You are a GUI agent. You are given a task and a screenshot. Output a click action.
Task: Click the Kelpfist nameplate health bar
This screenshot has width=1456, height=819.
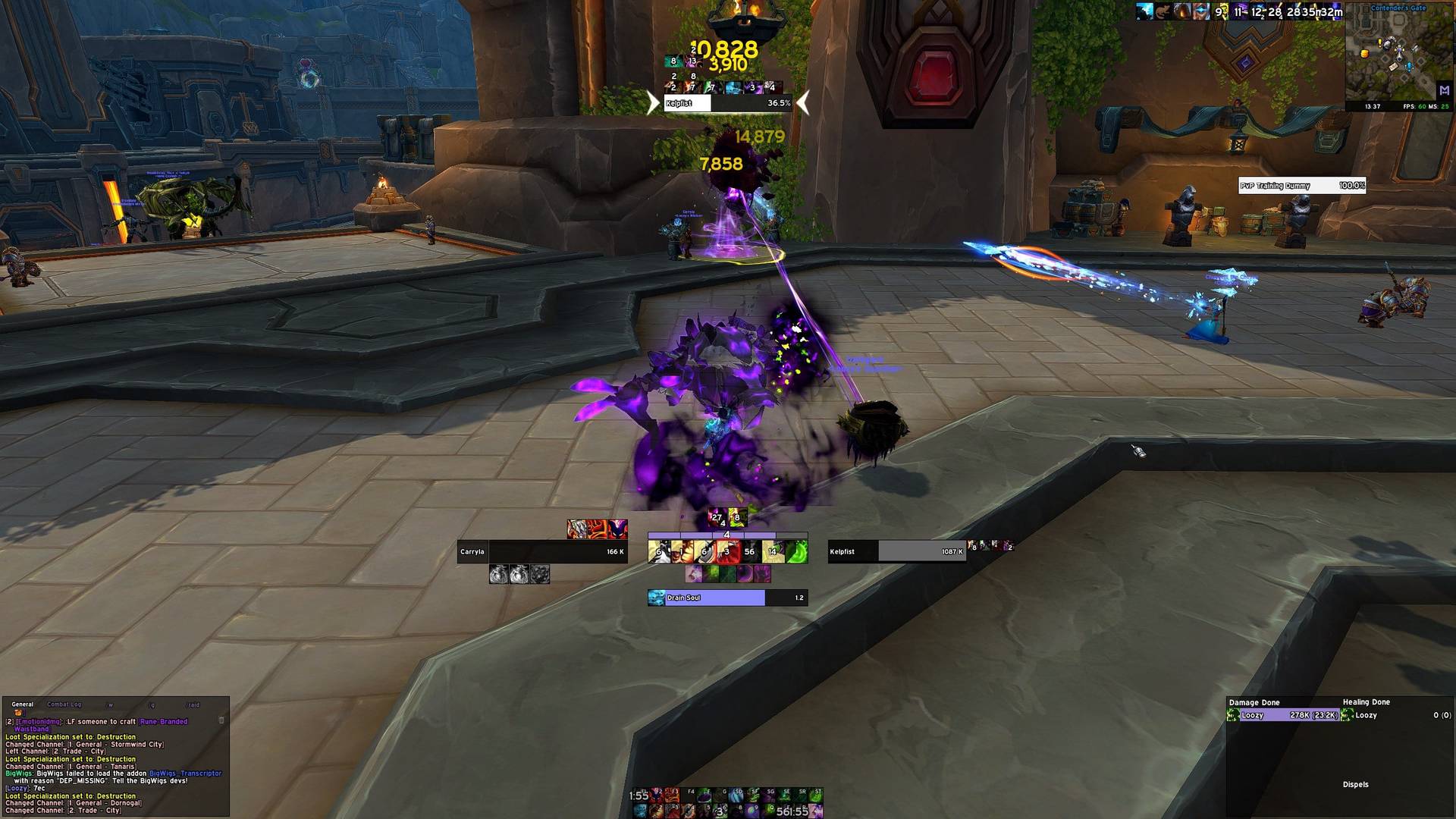point(727,103)
